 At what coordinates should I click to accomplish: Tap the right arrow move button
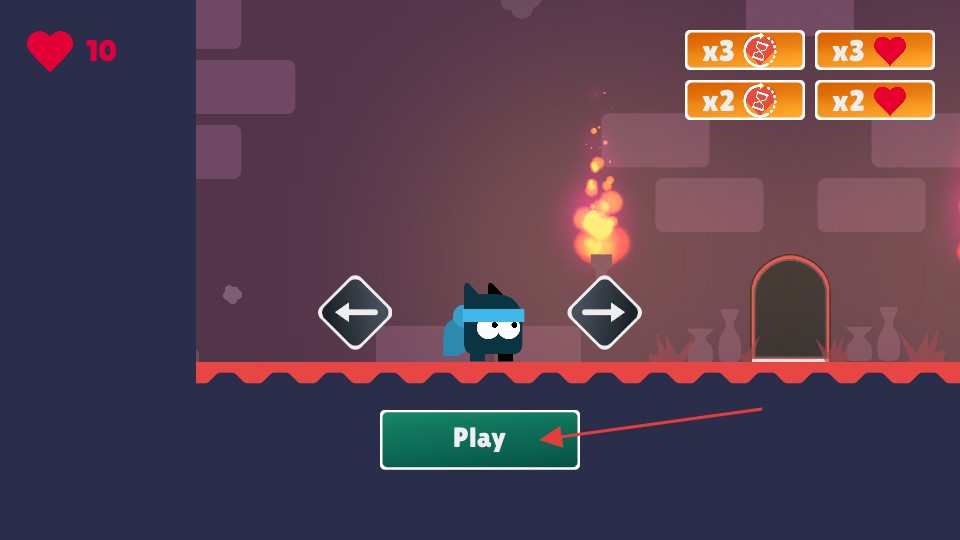604,313
